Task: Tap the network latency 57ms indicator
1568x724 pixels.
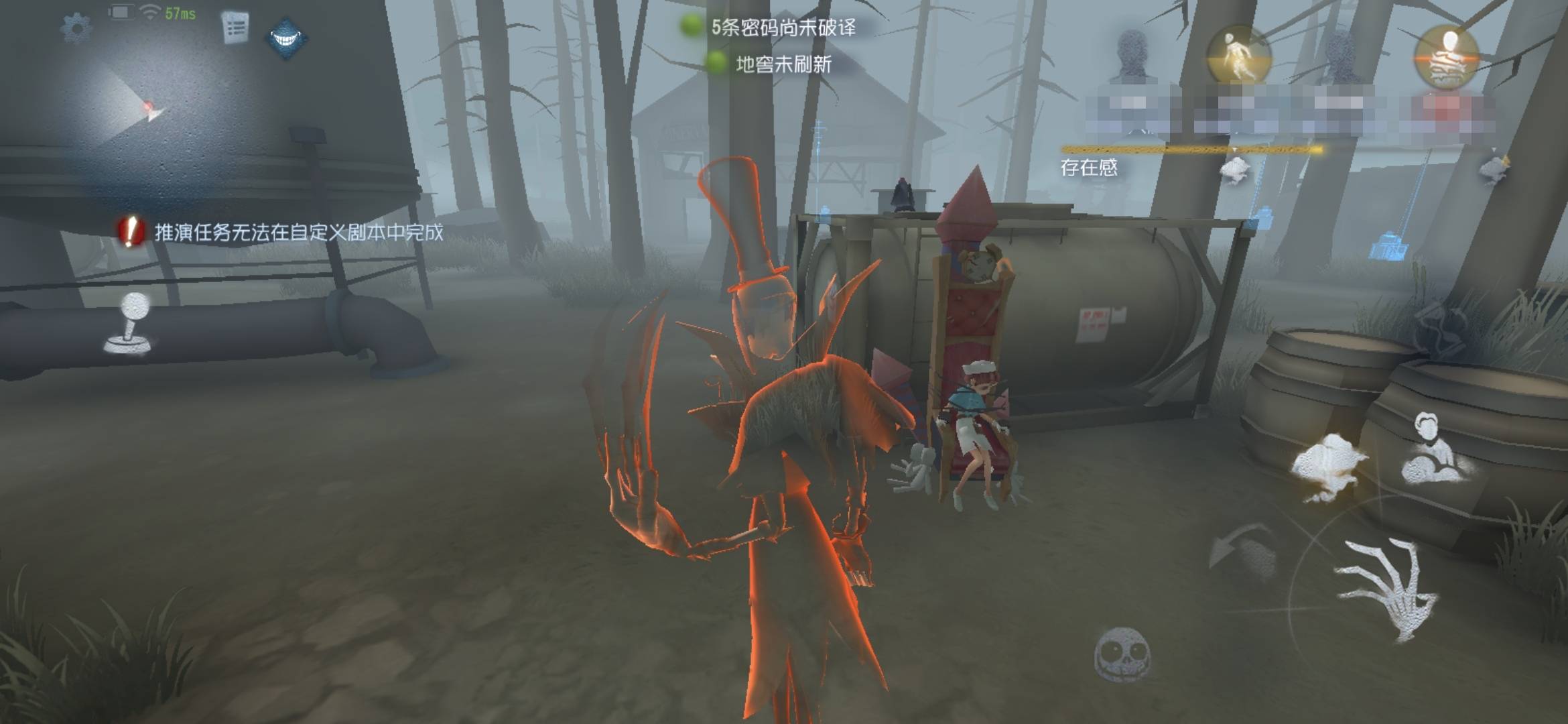Action: [x=180, y=13]
